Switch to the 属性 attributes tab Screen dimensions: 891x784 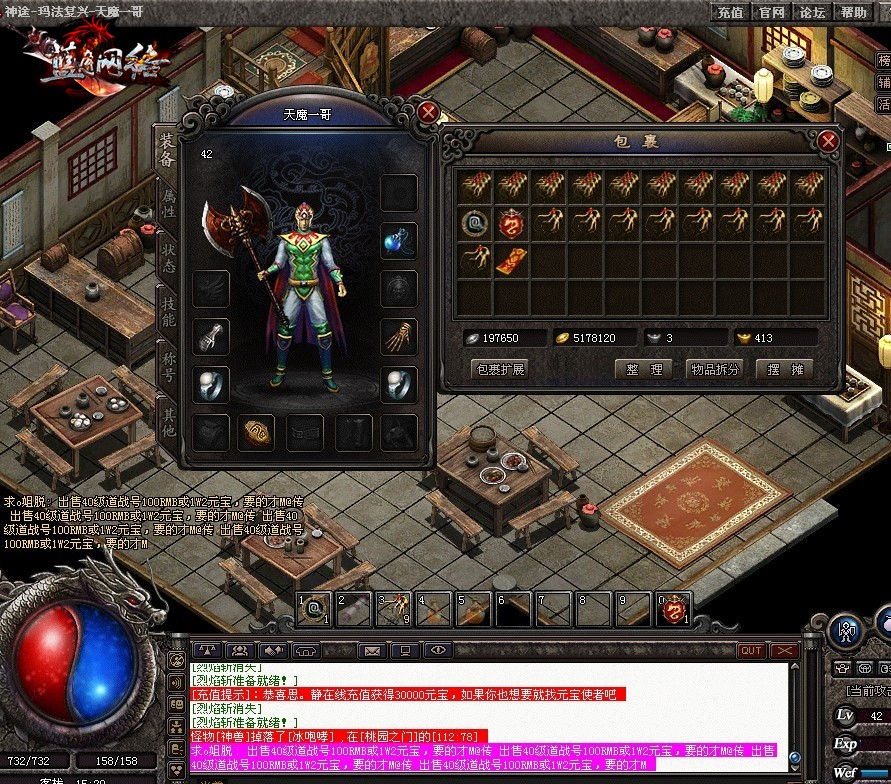coord(168,203)
